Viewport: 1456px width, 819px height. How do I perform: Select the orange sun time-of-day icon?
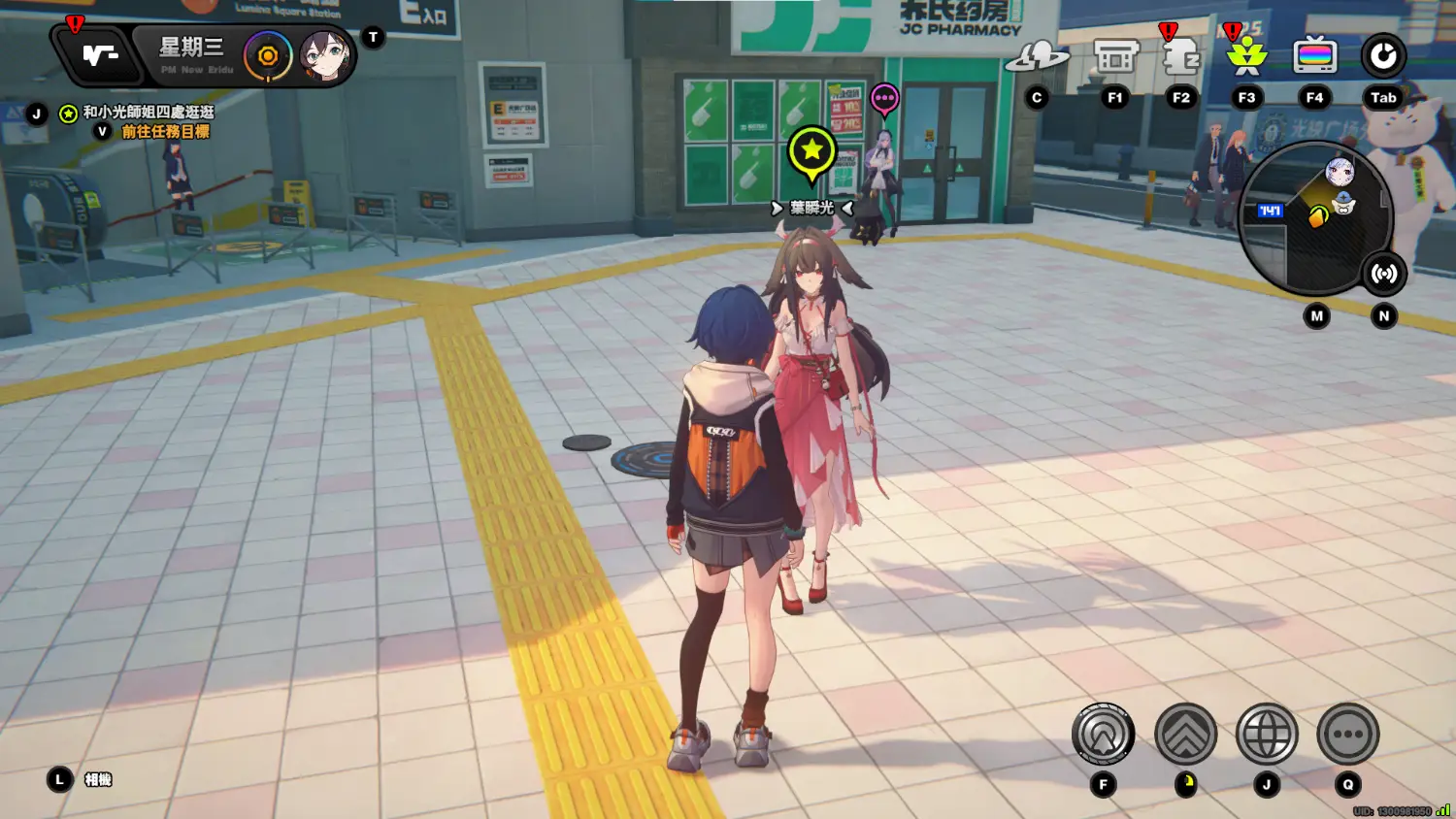[268, 56]
